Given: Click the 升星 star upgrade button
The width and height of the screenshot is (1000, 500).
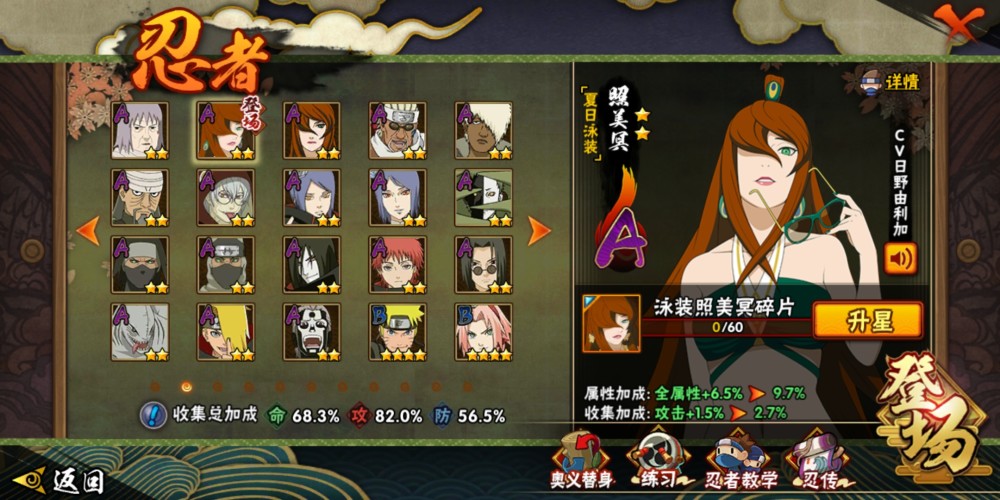Looking at the screenshot, I should [867, 321].
